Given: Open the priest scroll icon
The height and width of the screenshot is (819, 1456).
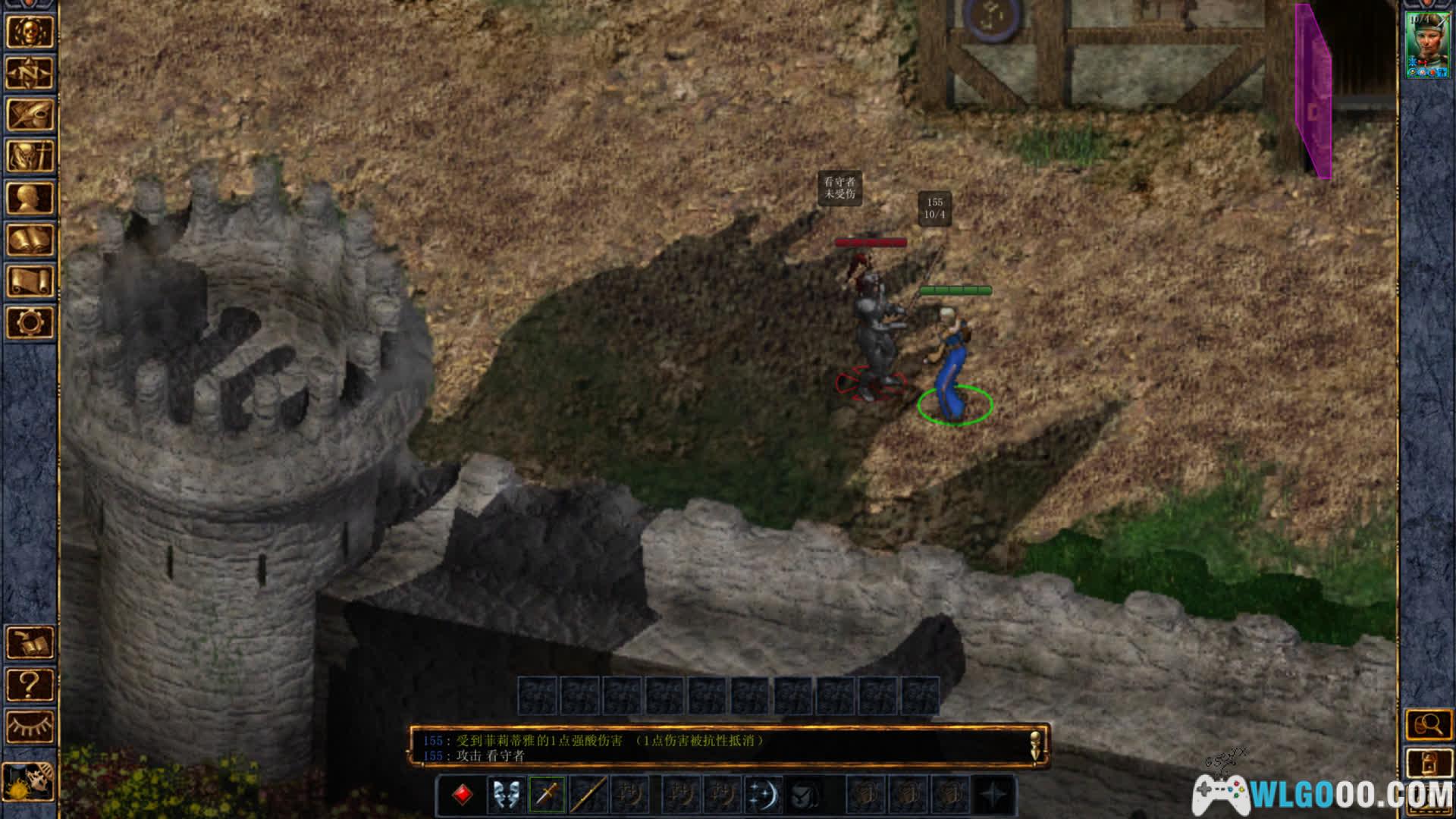Looking at the screenshot, I should tap(30, 281).
